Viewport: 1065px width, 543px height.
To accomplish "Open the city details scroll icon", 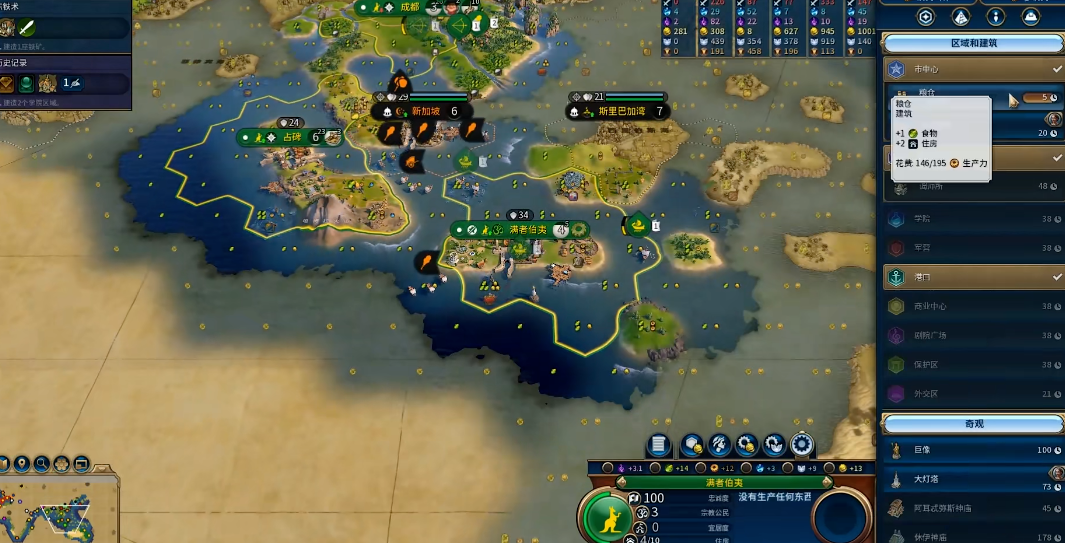I will (658, 445).
